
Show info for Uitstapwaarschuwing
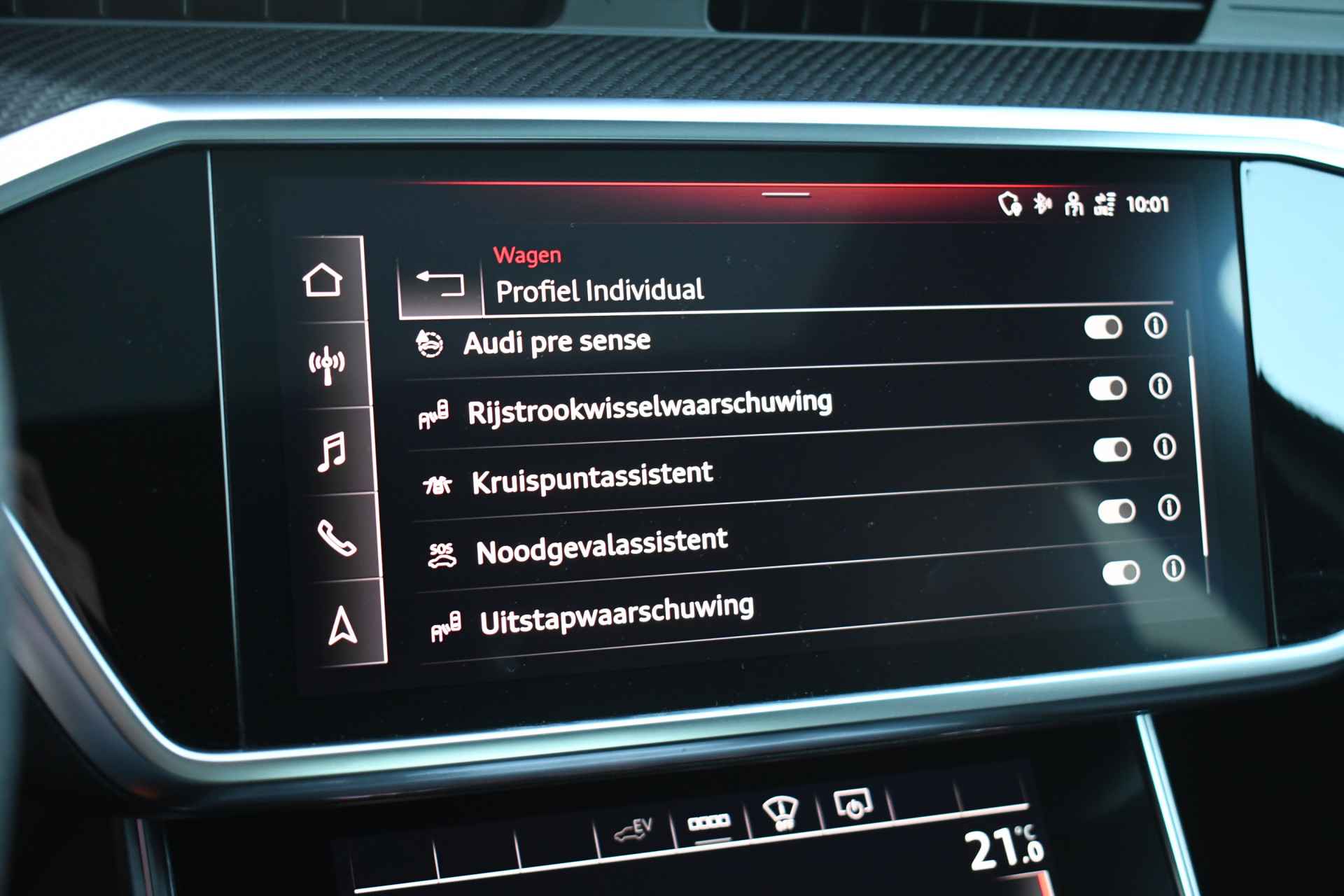point(1173,568)
